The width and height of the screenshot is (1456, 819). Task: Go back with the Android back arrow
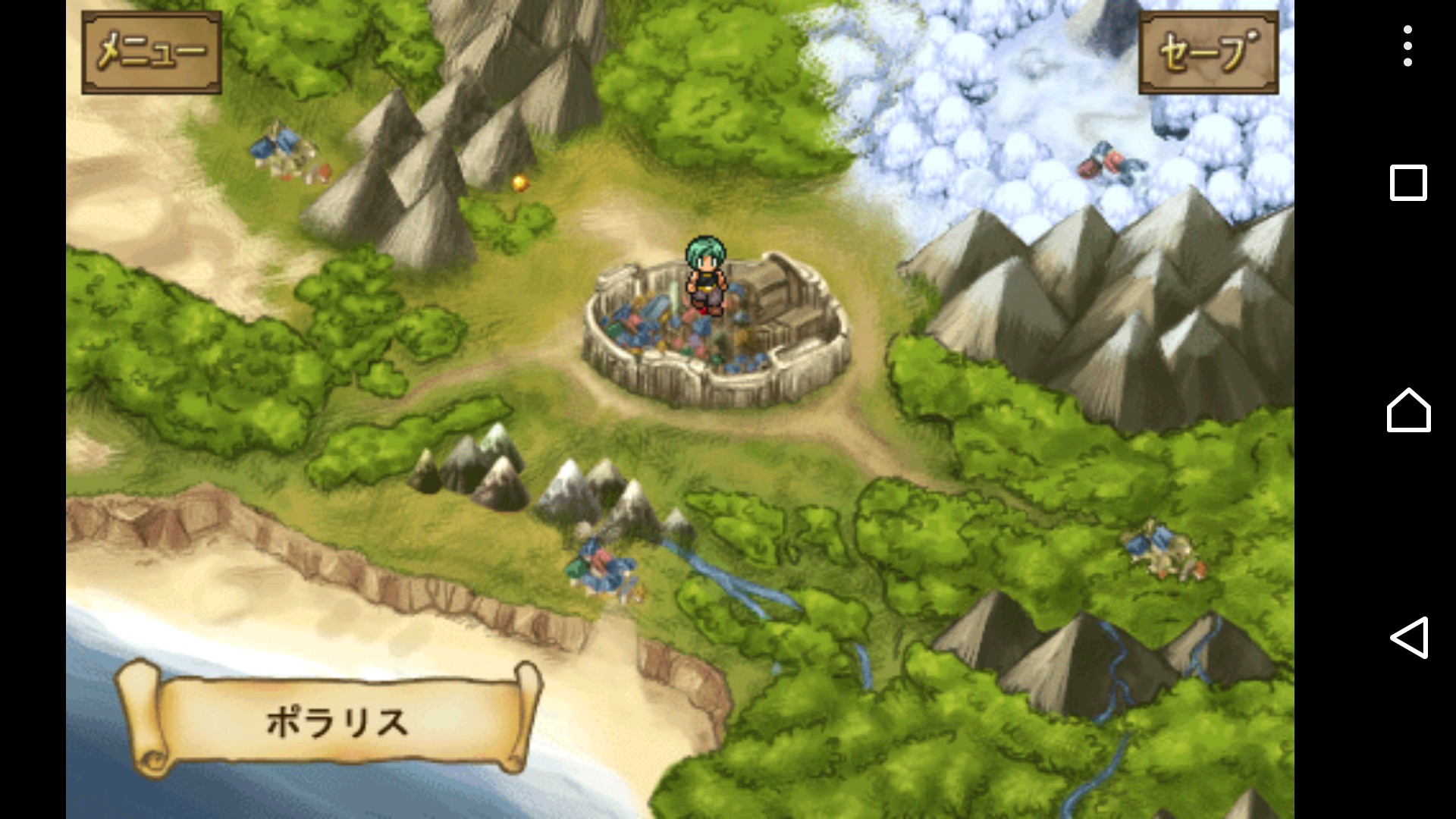tap(1408, 637)
